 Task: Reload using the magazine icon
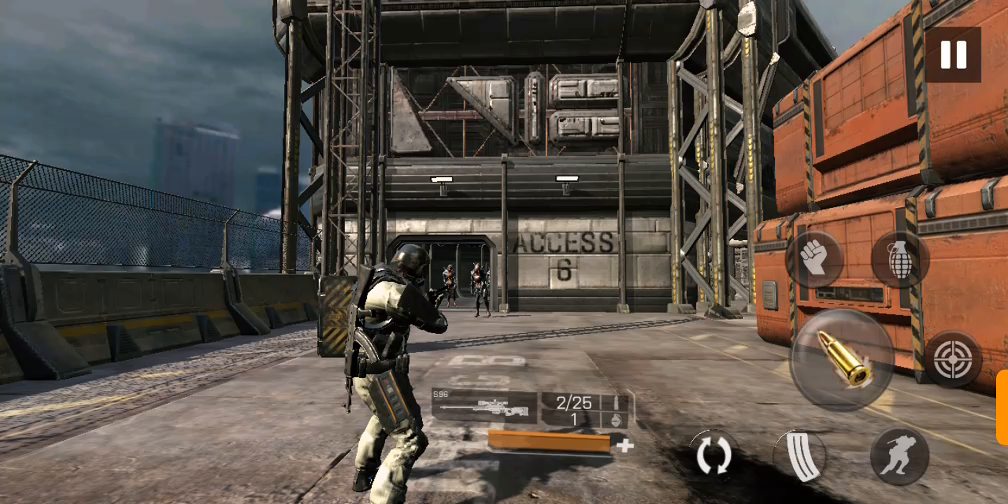pyautogui.click(x=800, y=456)
